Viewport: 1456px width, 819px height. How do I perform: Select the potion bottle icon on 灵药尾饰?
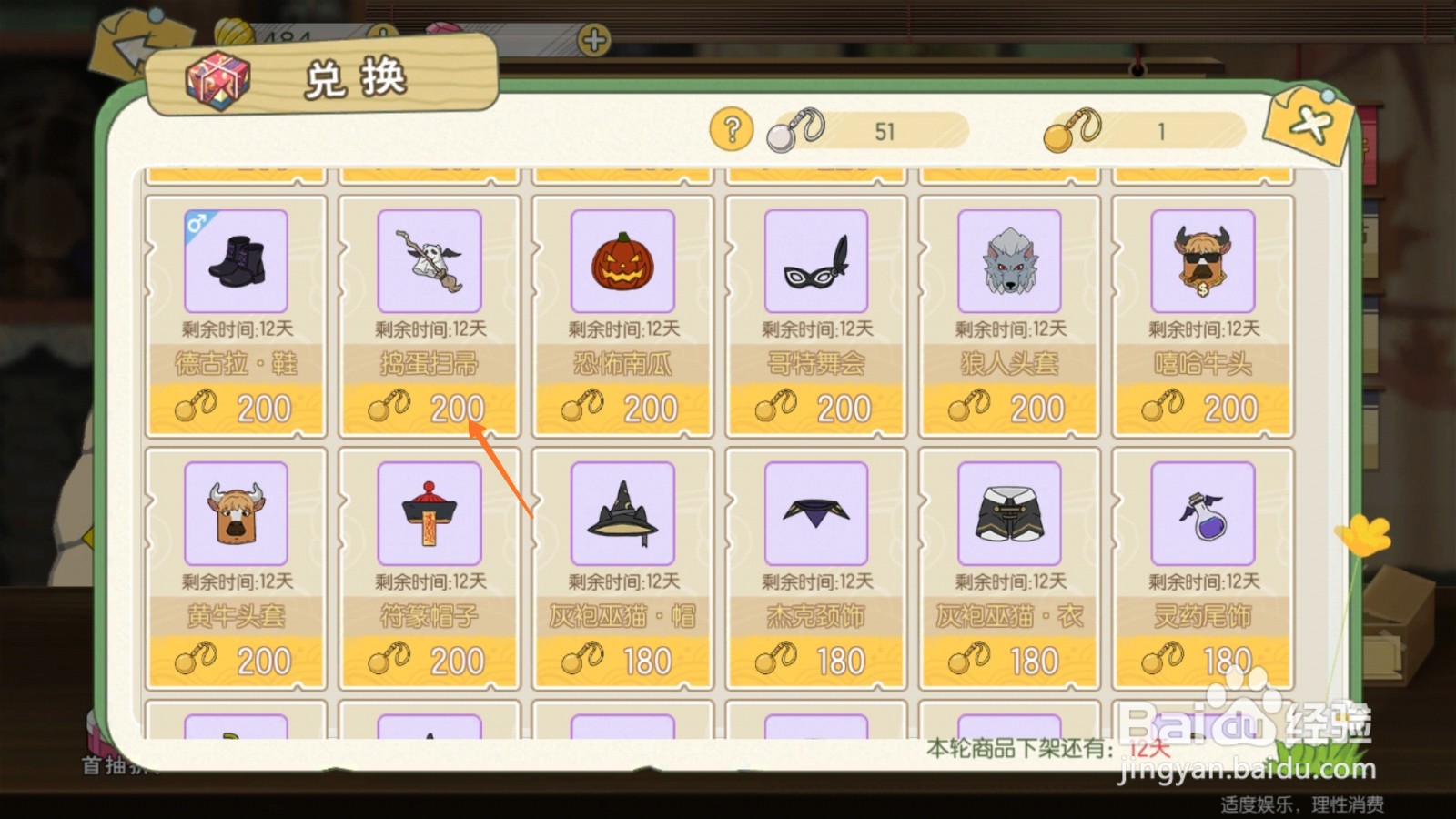[x=1201, y=514]
